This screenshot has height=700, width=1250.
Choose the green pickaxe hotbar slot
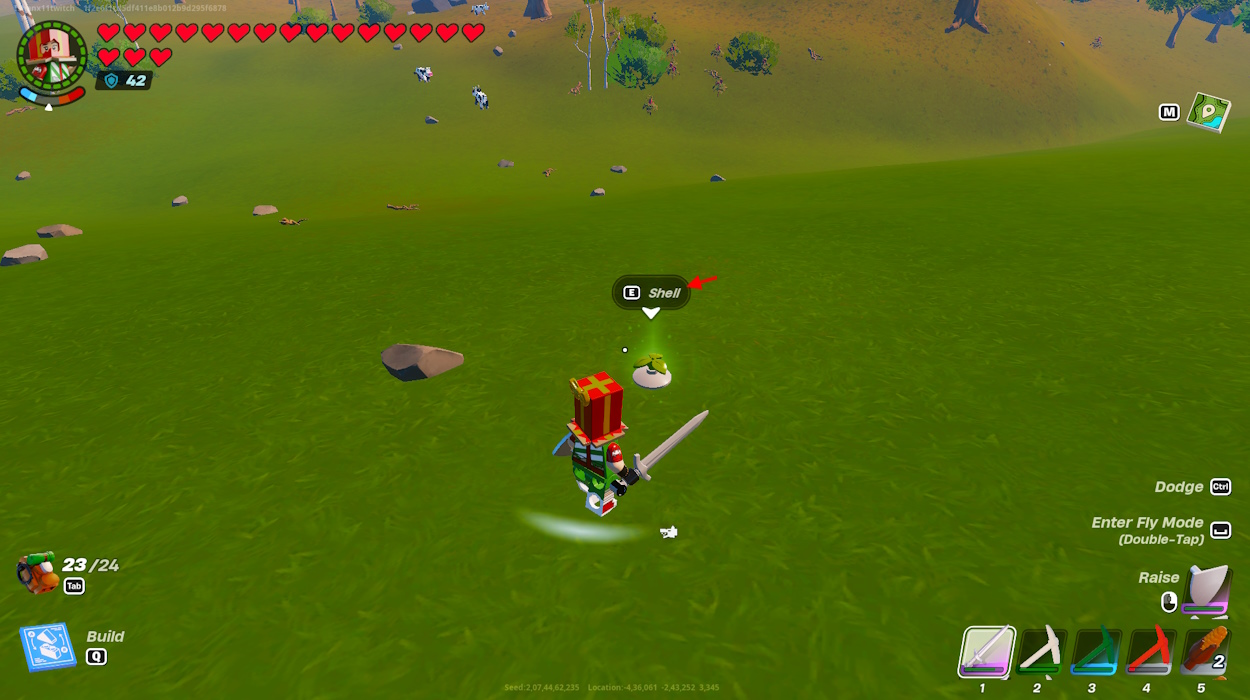click(x=1095, y=652)
